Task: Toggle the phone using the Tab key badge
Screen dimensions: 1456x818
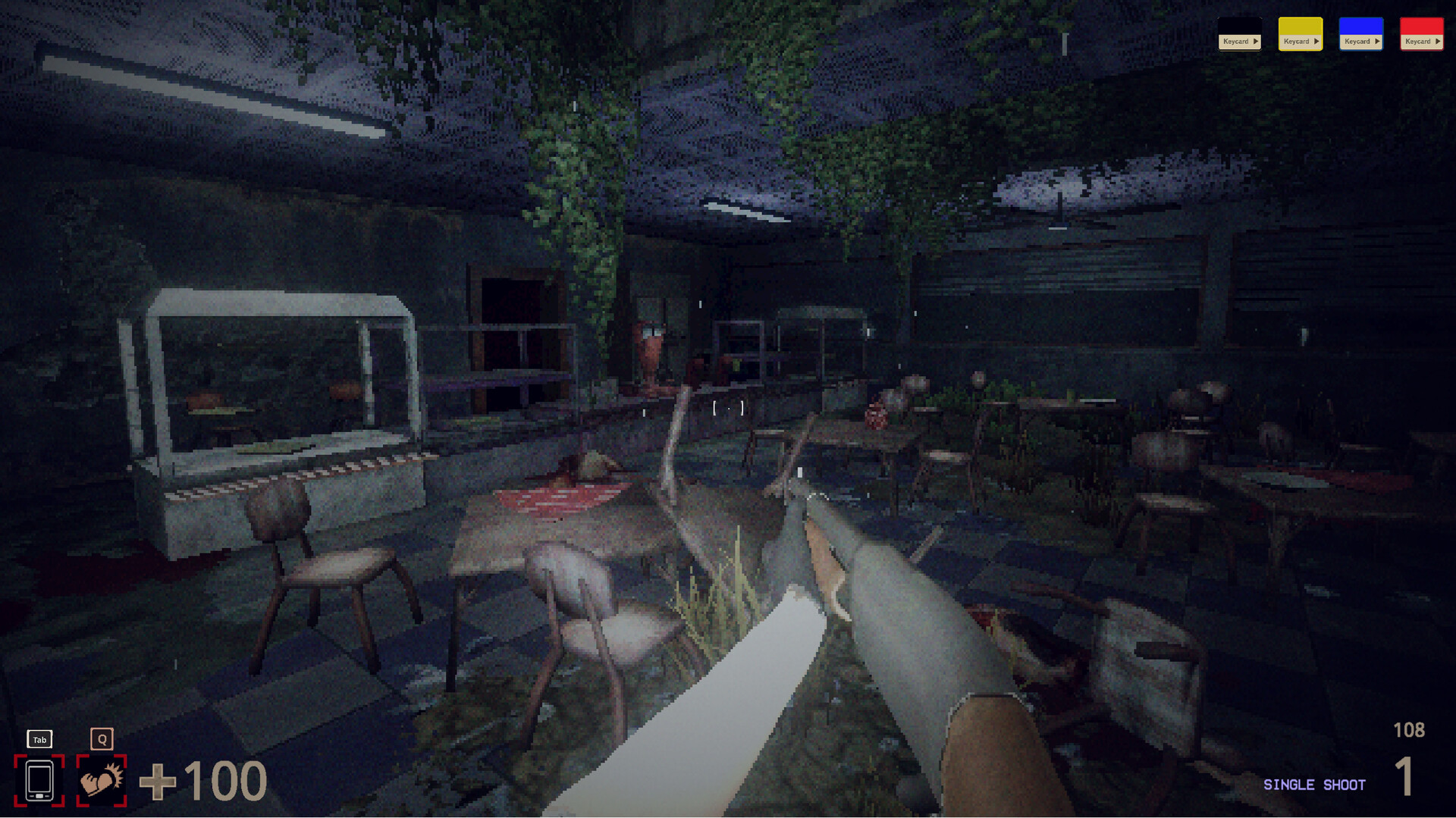Action: 39,739
